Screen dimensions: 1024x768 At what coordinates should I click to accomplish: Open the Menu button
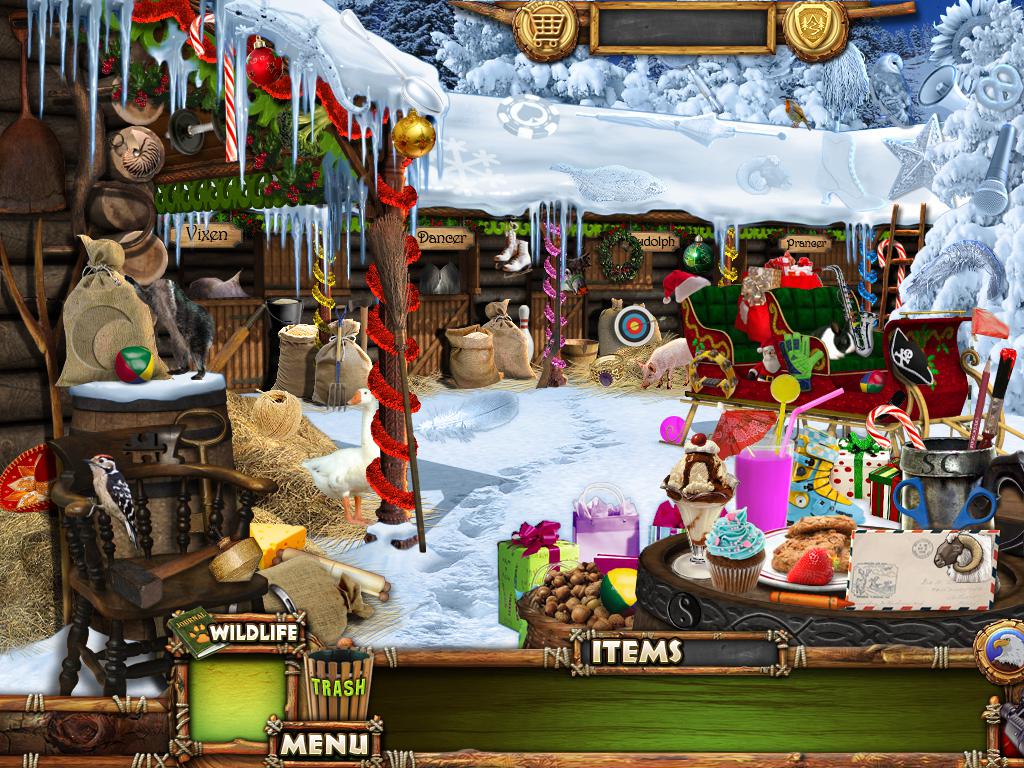coord(323,743)
